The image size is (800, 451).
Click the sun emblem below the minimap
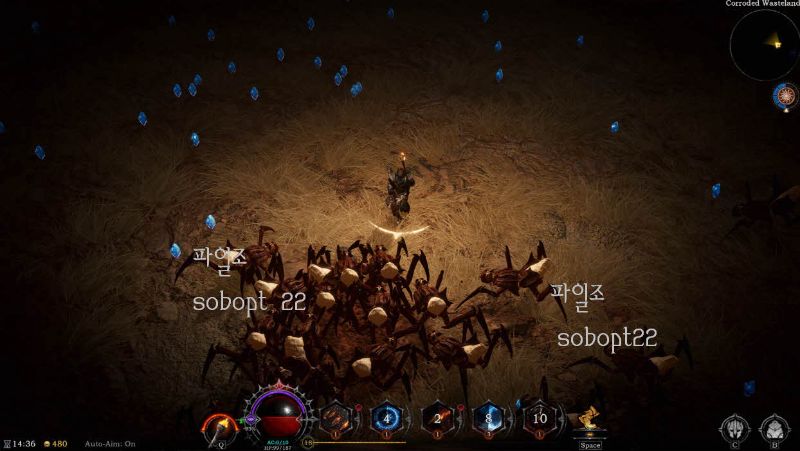coord(785,96)
